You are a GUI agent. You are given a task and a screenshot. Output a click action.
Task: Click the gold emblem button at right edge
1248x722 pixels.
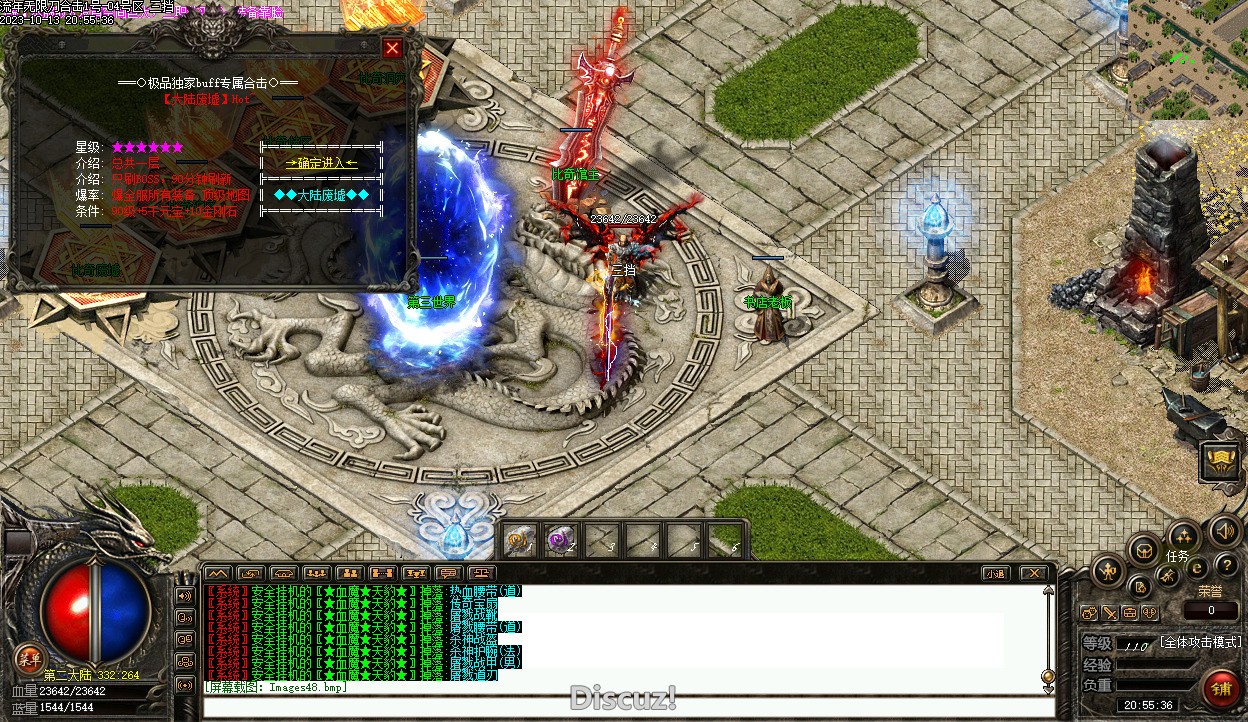pos(1221,461)
